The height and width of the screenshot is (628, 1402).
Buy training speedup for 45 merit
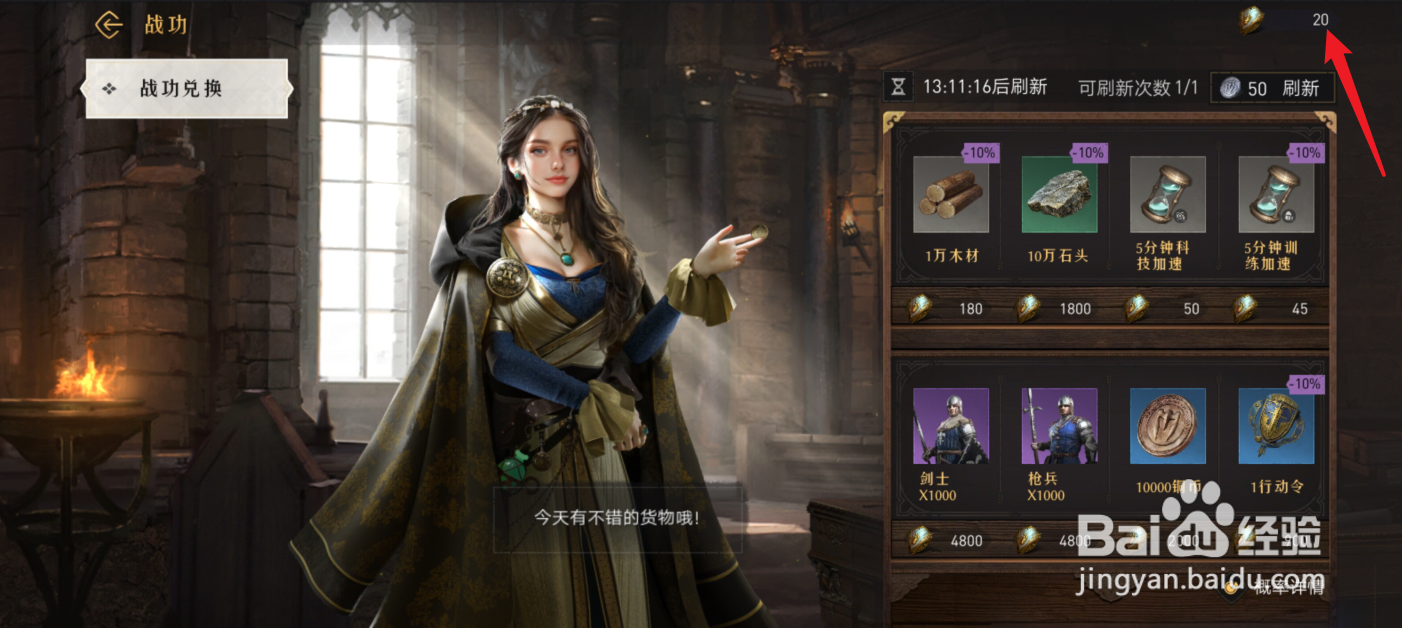[1276, 308]
